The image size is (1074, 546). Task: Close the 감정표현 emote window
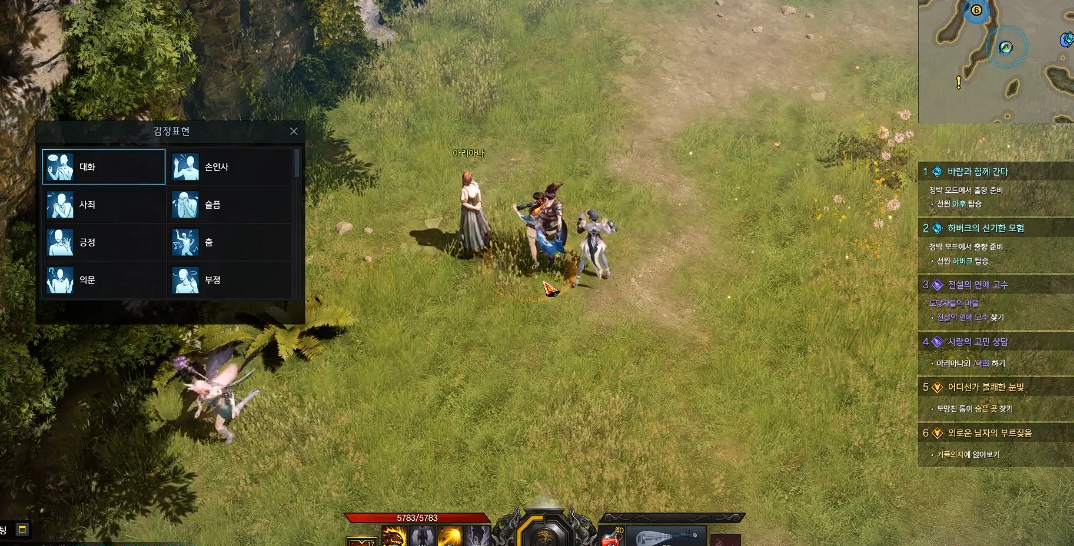293,131
